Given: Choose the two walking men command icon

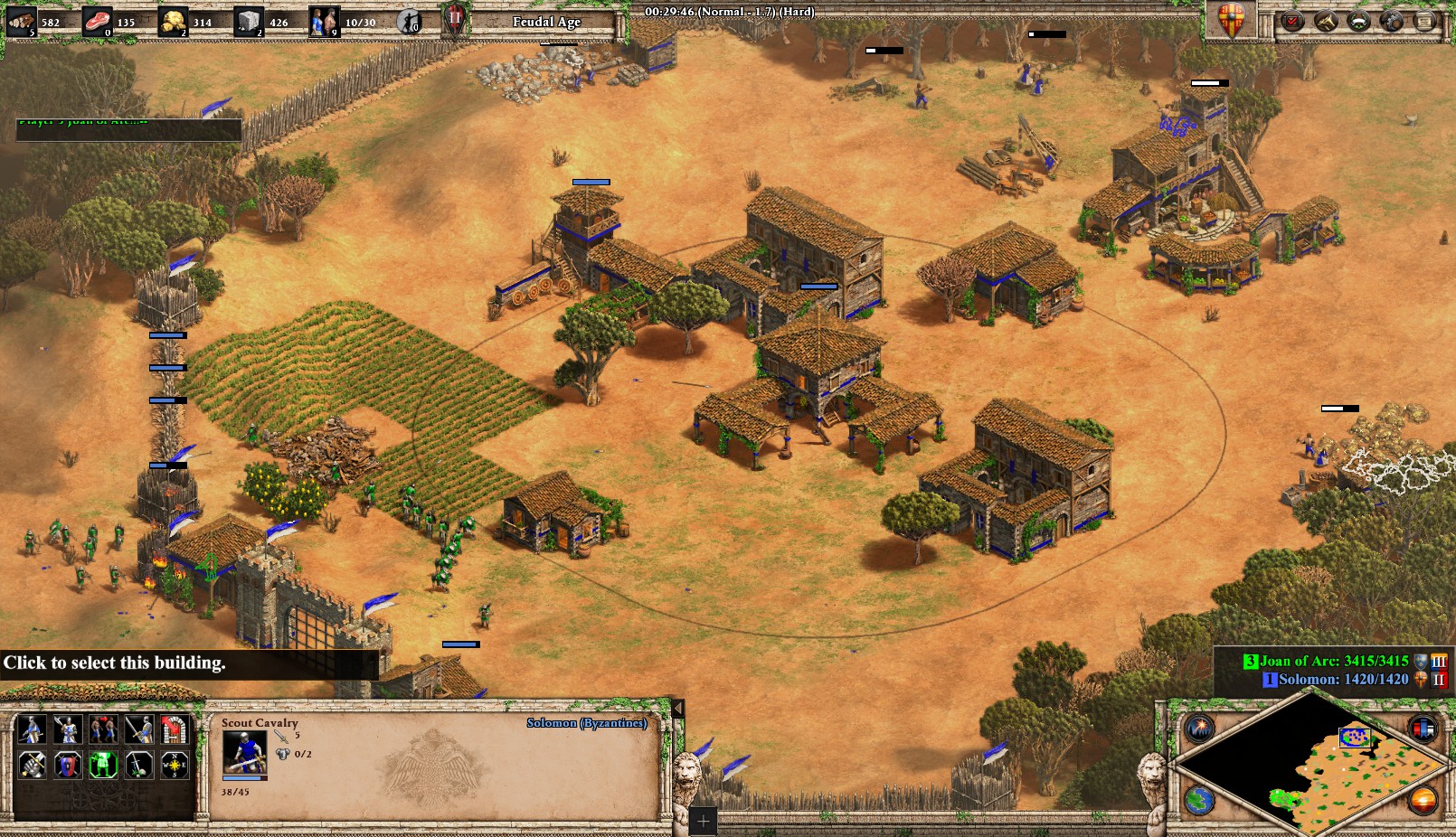Looking at the screenshot, I should pos(103,729).
